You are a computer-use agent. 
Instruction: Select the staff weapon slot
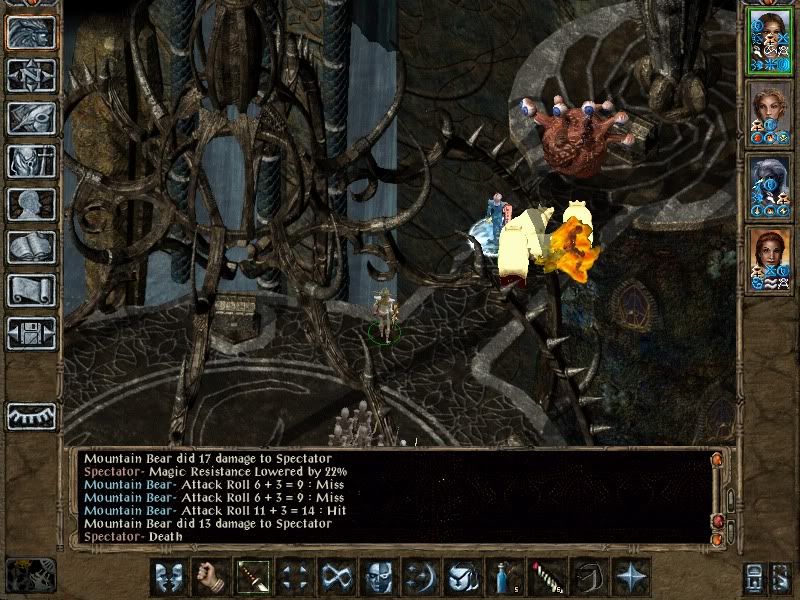click(251, 577)
